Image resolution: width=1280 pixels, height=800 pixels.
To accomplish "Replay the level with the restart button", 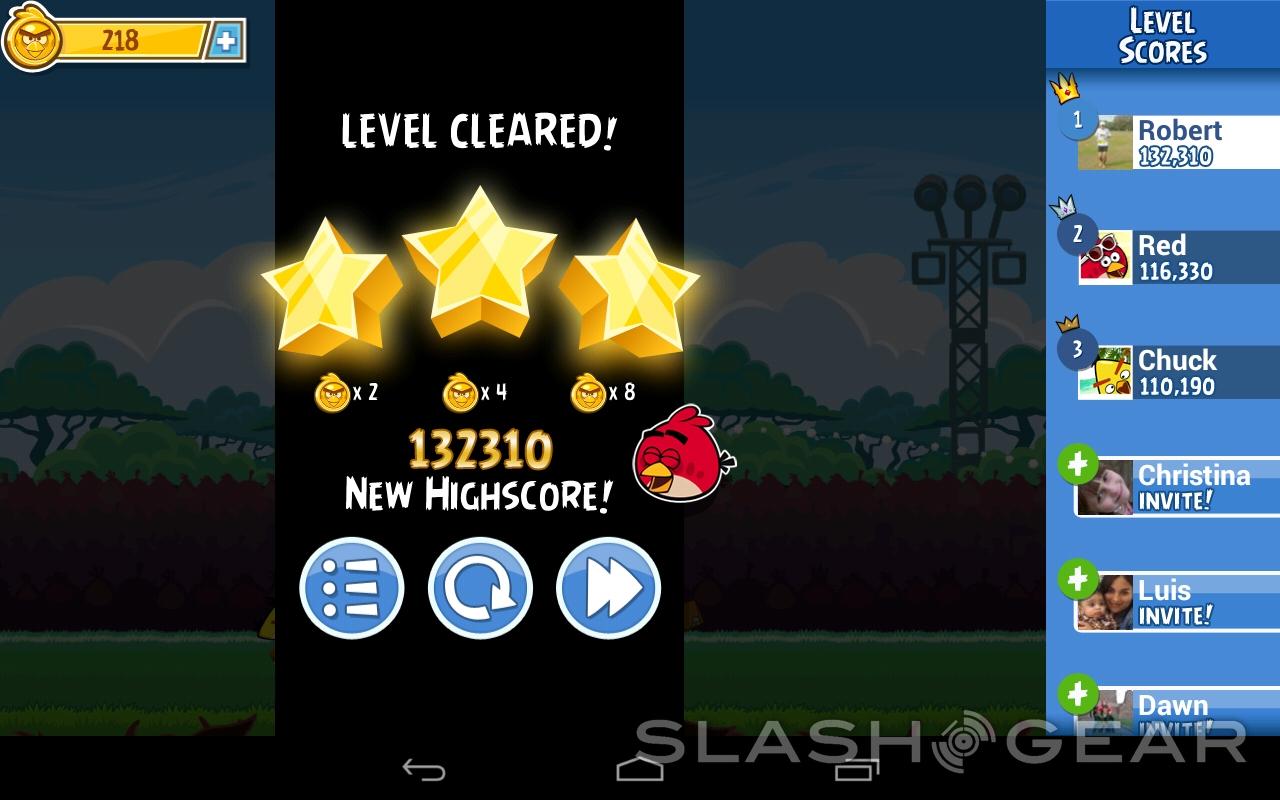I will [480, 588].
